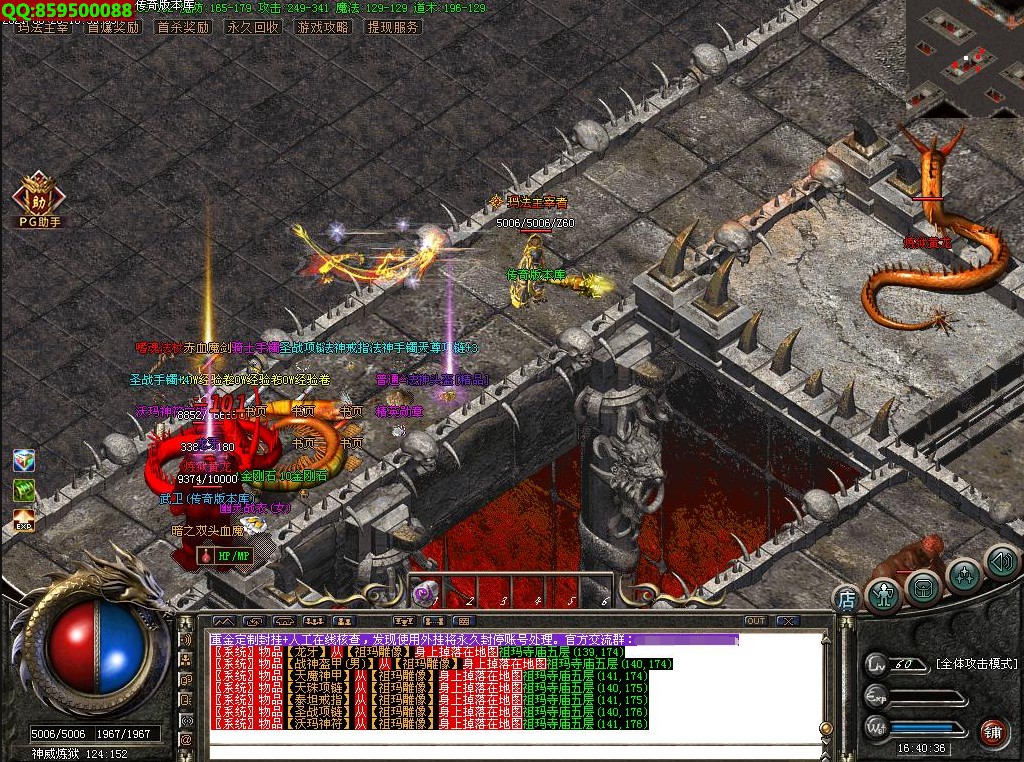
Task: Open the 首杀奖励 first-kill rewards
Action: pos(183,27)
